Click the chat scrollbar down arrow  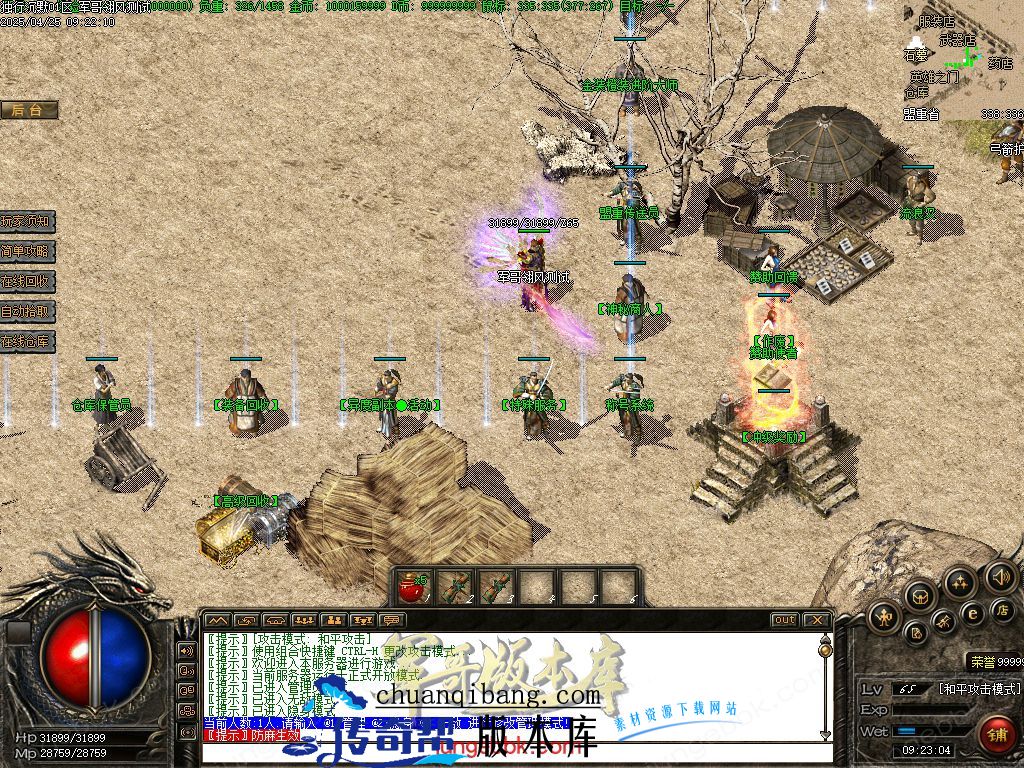(825, 734)
